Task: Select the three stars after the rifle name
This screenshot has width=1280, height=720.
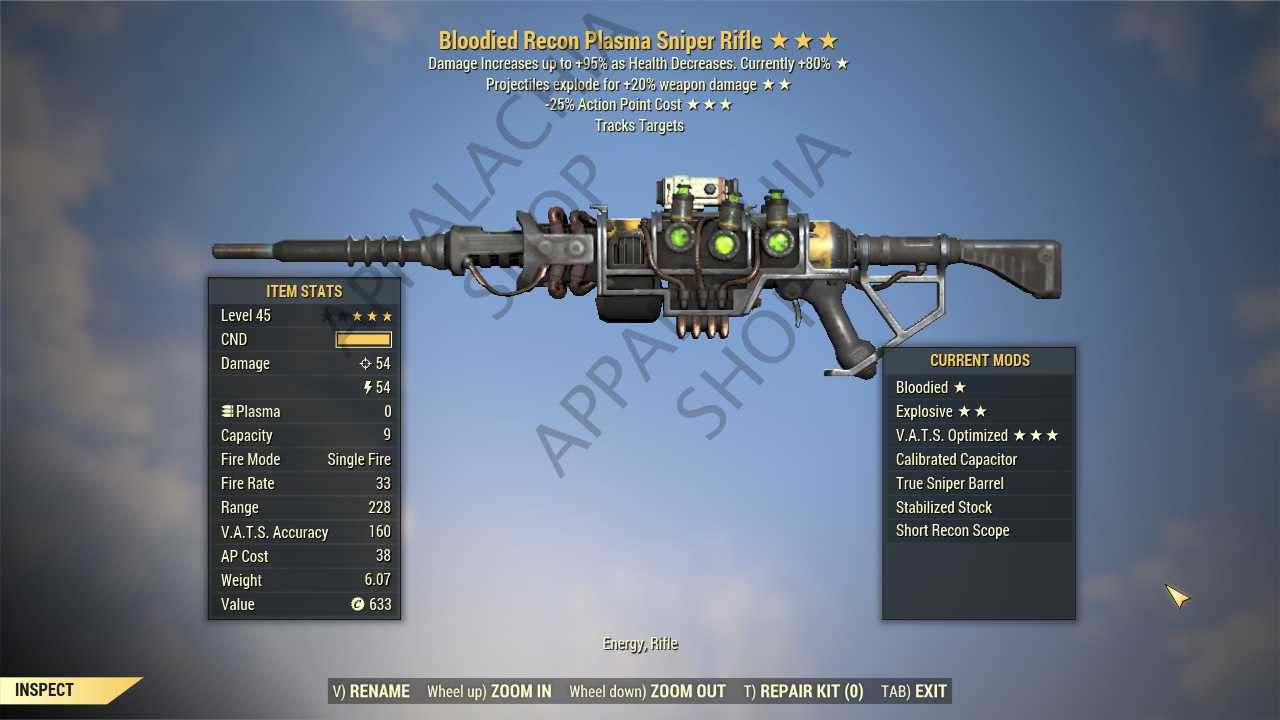Action: coord(806,41)
